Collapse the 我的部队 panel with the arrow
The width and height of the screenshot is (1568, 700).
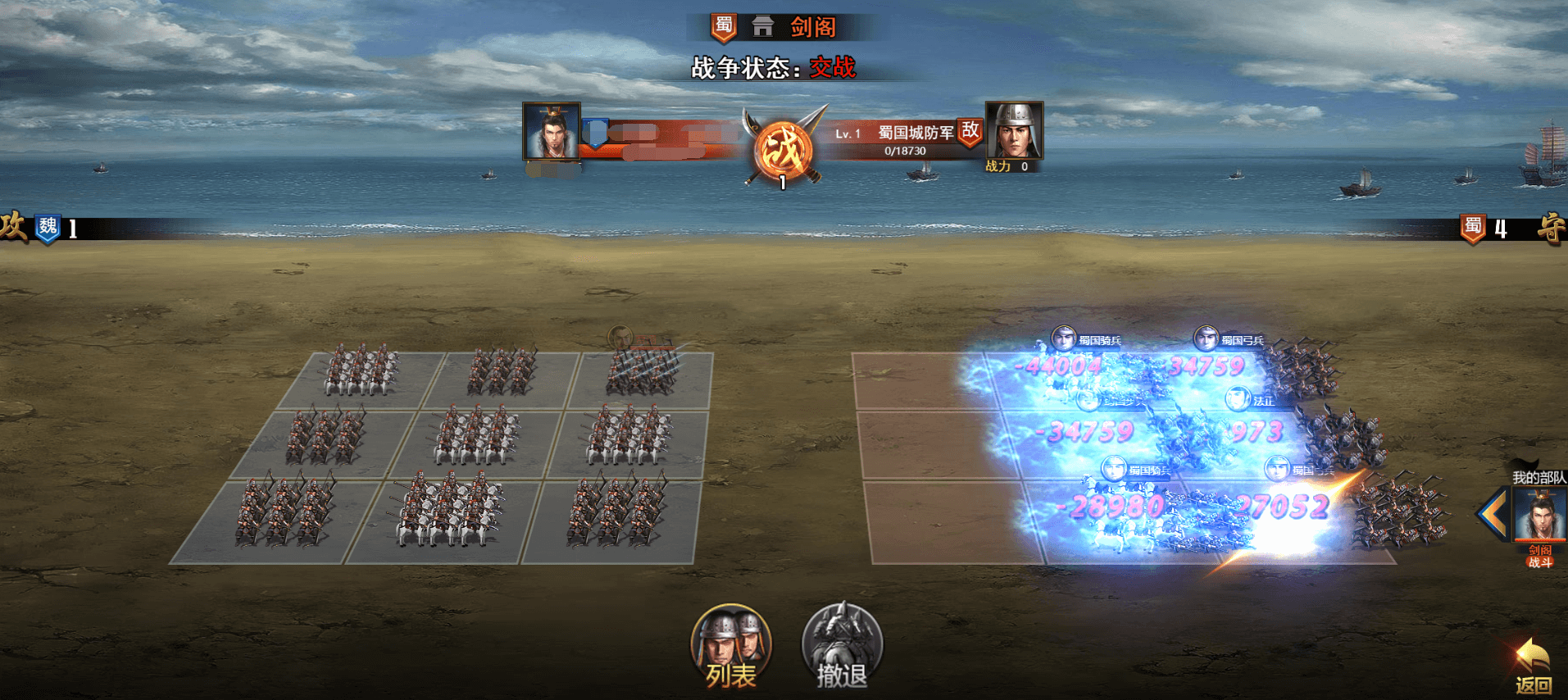tap(1493, 514)
